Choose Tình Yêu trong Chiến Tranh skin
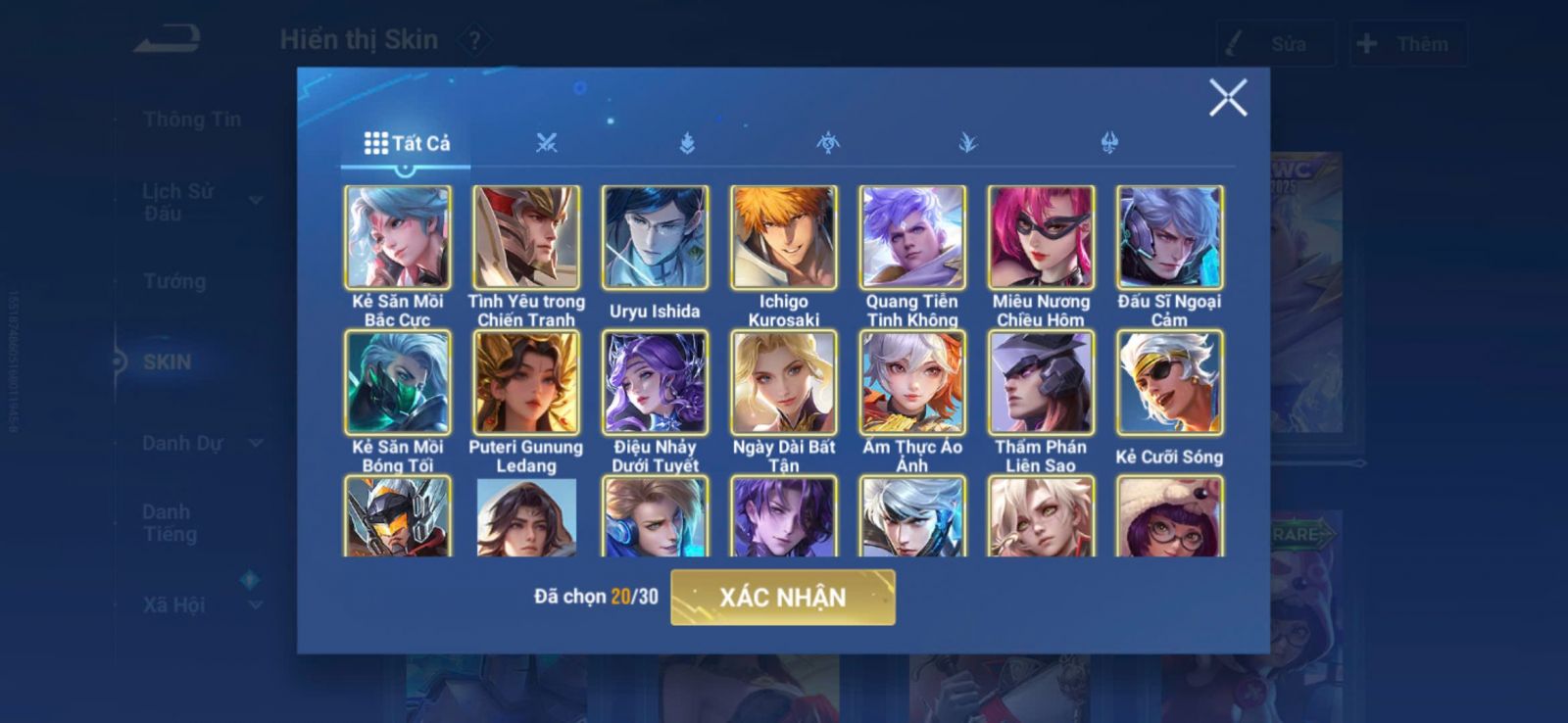 tap(526, 237)
